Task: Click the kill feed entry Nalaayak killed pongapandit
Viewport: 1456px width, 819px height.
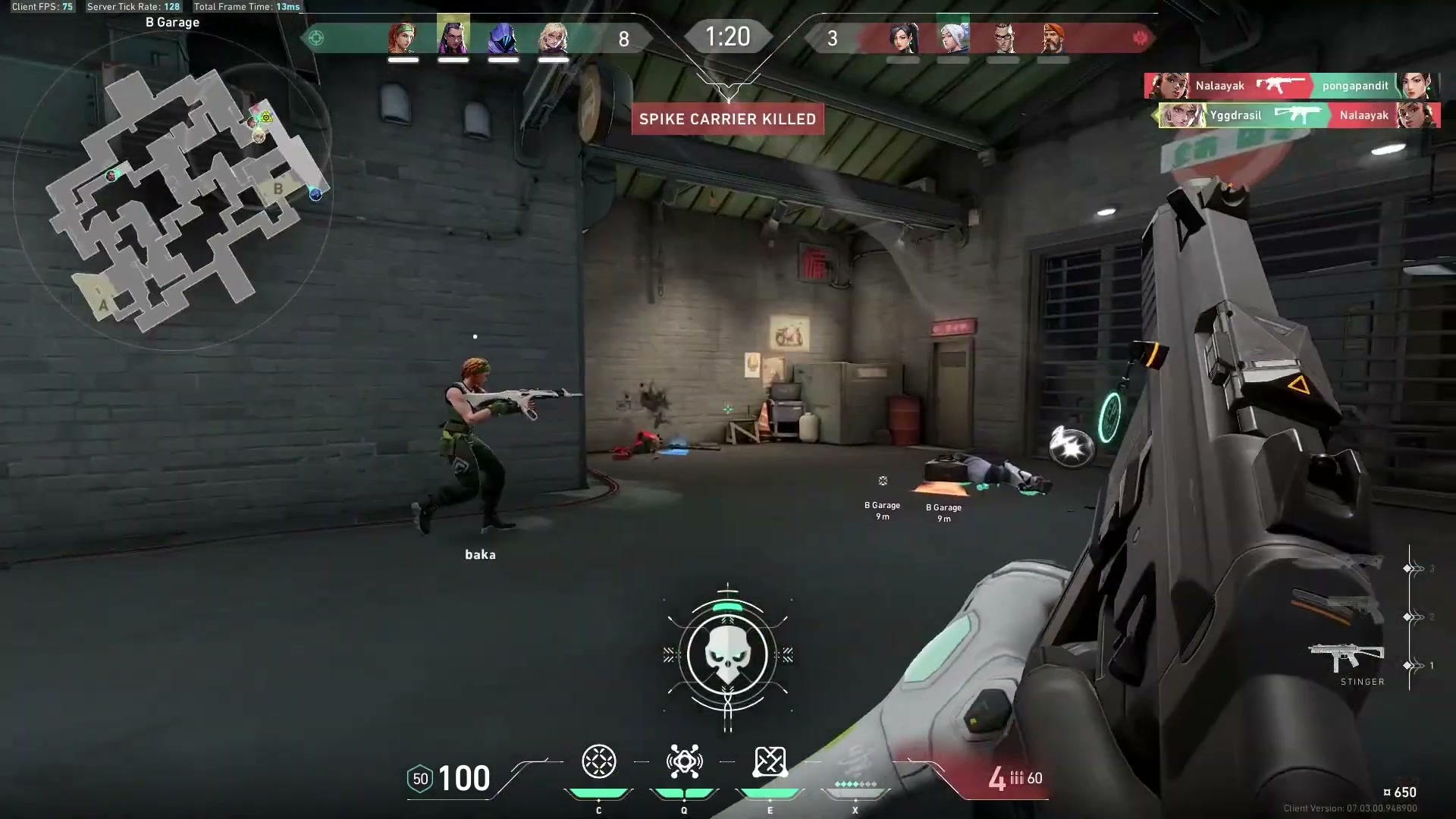Action: tap(1291, 86)
